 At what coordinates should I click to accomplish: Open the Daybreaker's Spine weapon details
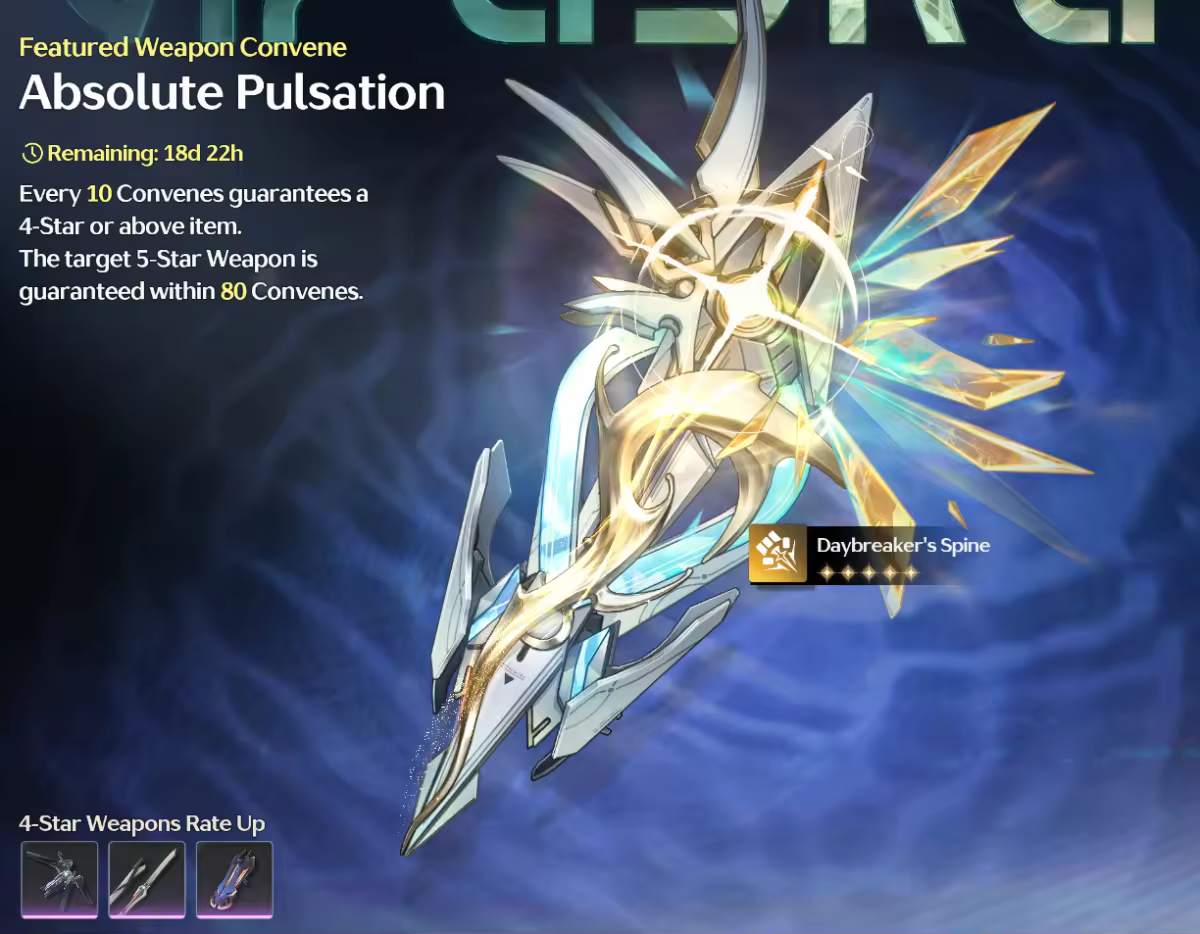click(x=868, y=555)
